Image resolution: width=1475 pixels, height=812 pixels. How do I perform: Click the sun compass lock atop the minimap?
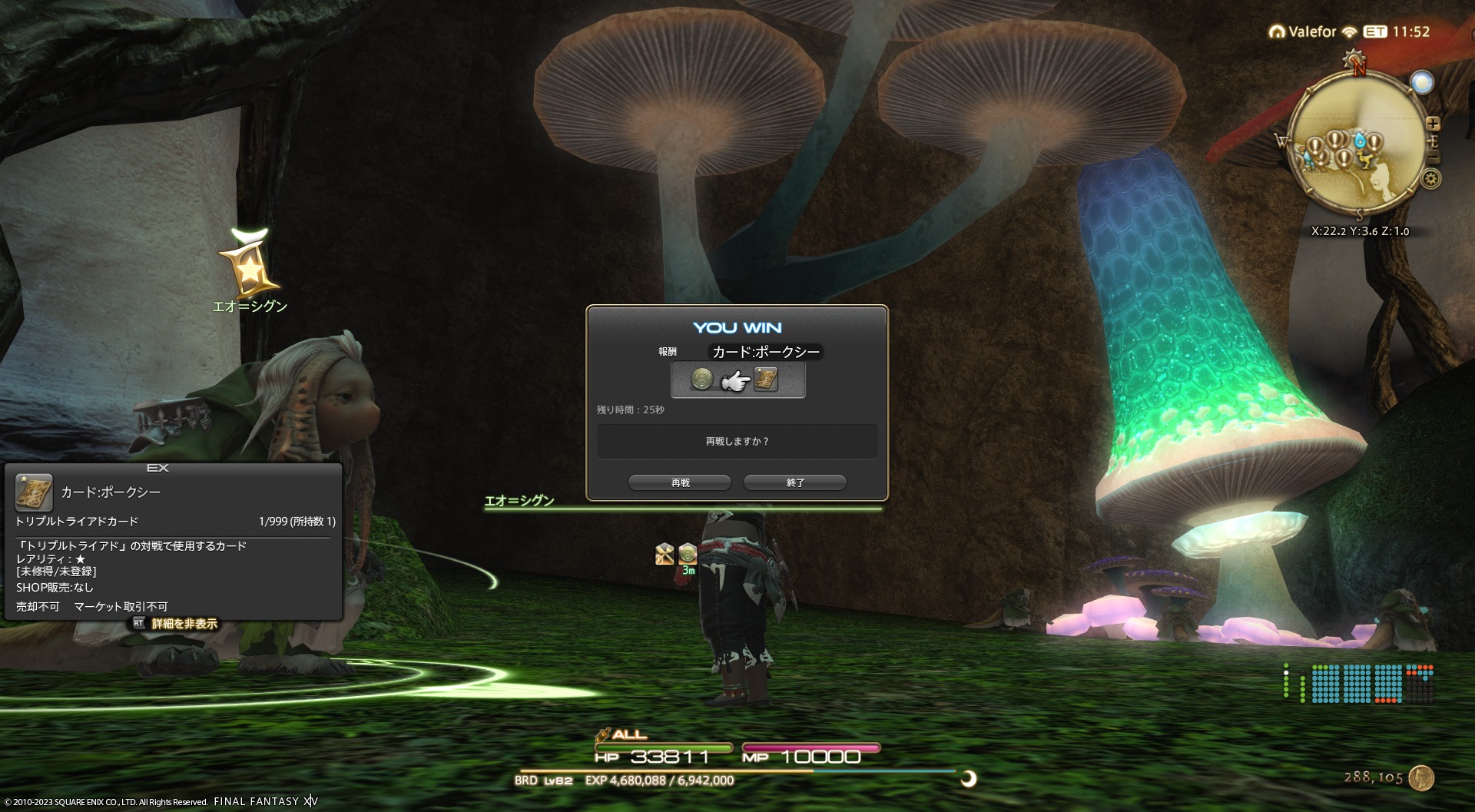coord(1354,59)
